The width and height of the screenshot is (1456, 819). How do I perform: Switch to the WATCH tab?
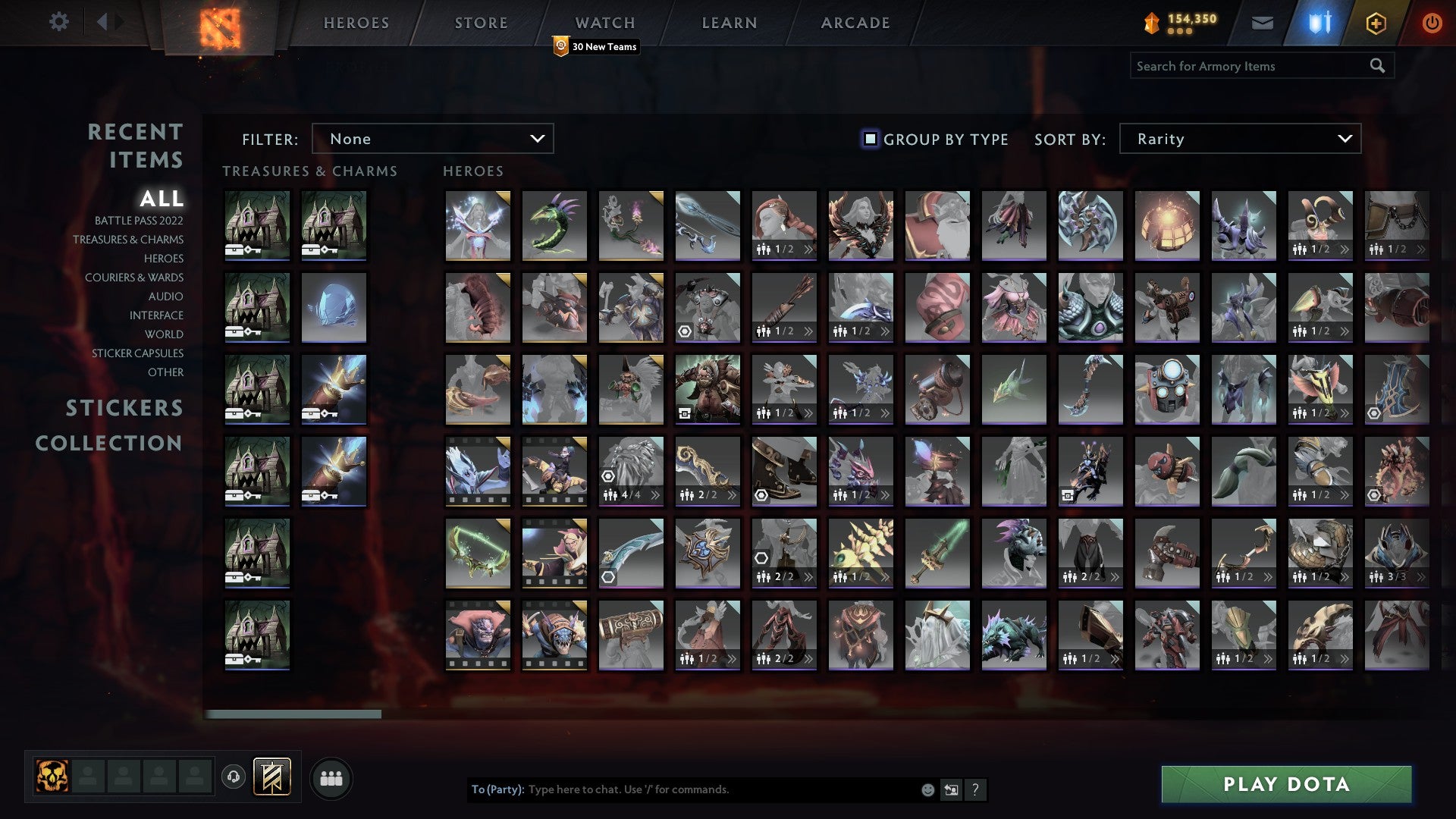click(604, 23)
